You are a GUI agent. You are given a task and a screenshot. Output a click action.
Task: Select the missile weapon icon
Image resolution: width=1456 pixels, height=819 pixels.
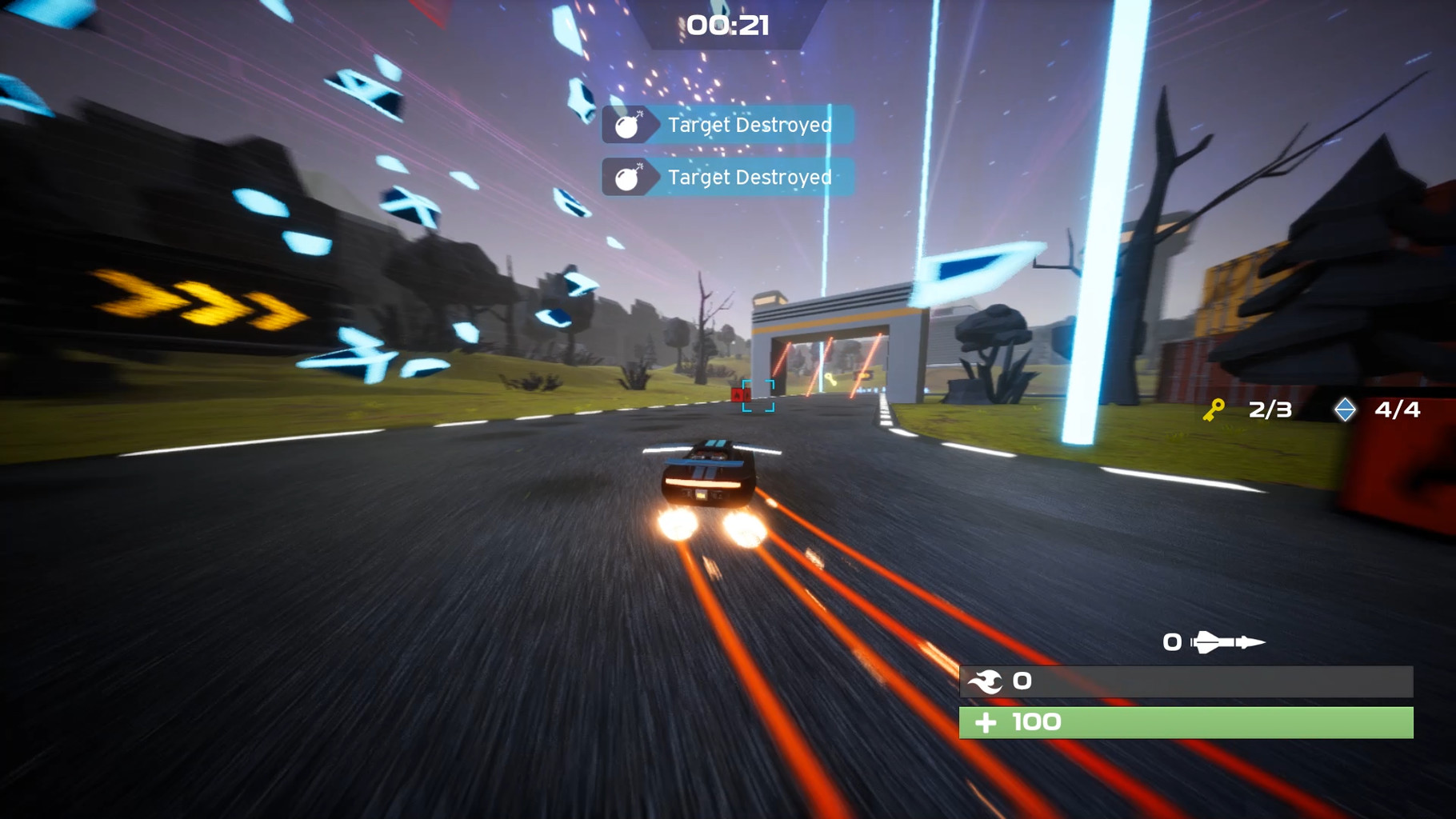click(x=1227, y=642)
